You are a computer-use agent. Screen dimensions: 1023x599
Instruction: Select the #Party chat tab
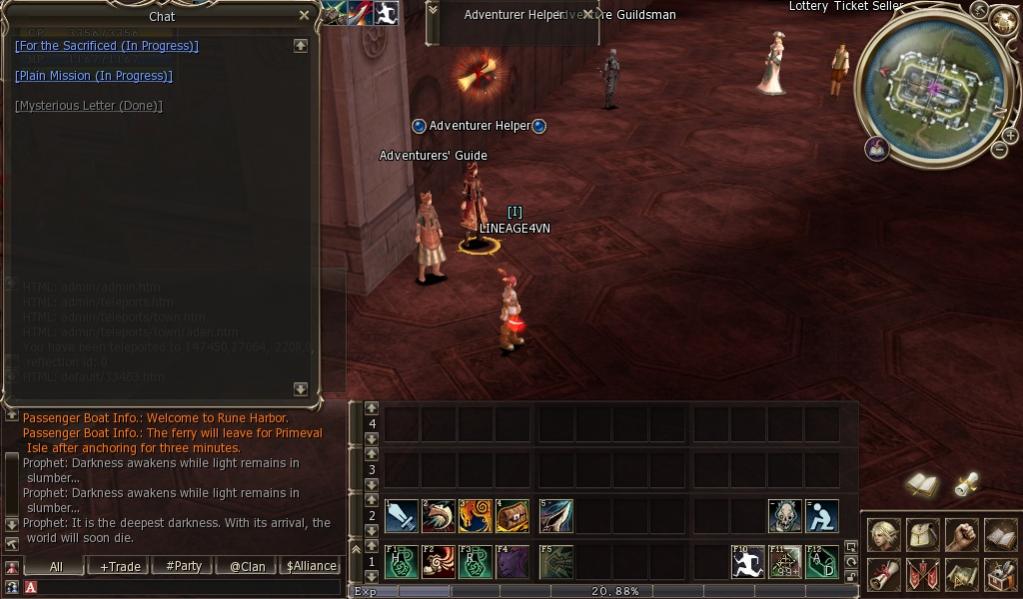tap(183, 566)
